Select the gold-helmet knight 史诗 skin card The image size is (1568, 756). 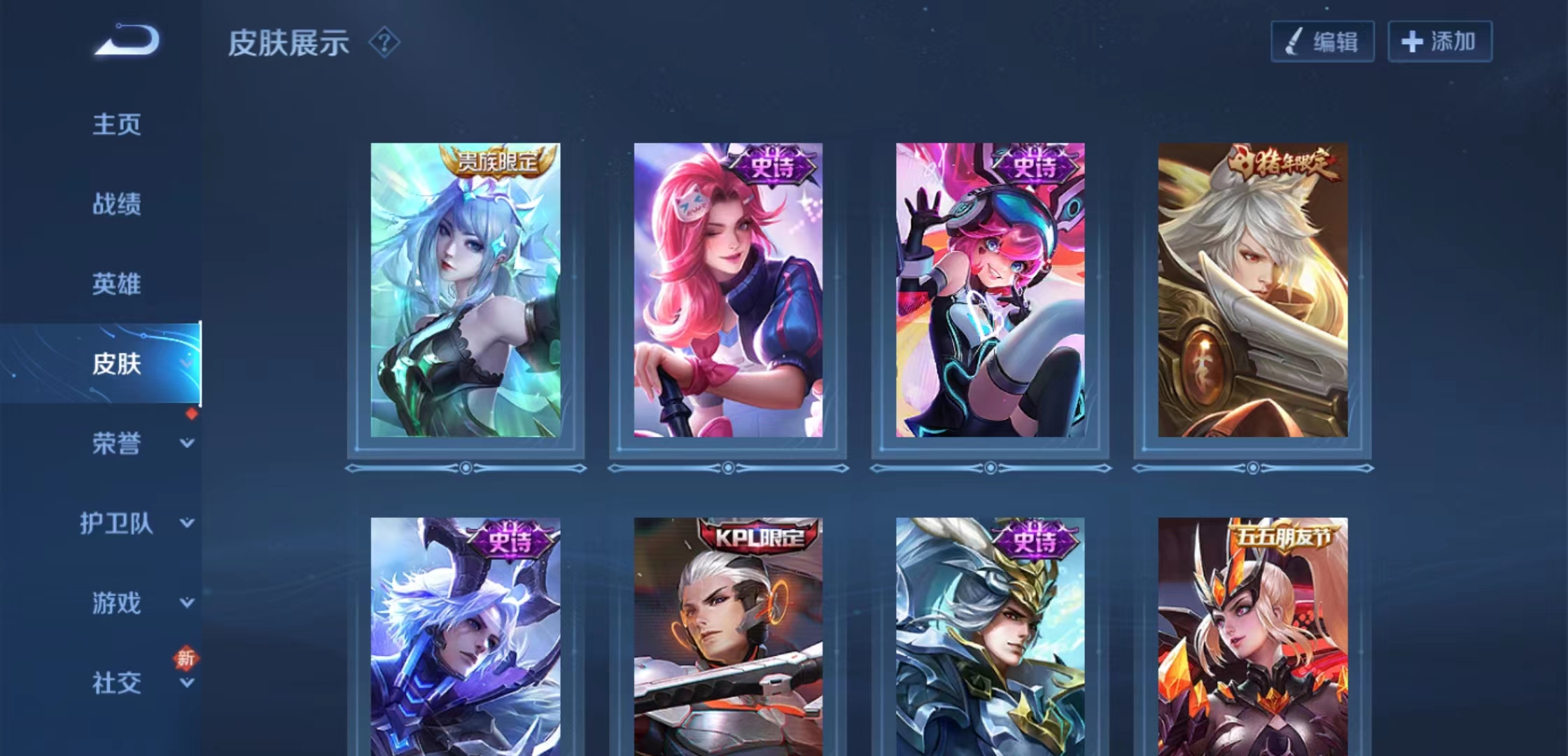[990, 637]
